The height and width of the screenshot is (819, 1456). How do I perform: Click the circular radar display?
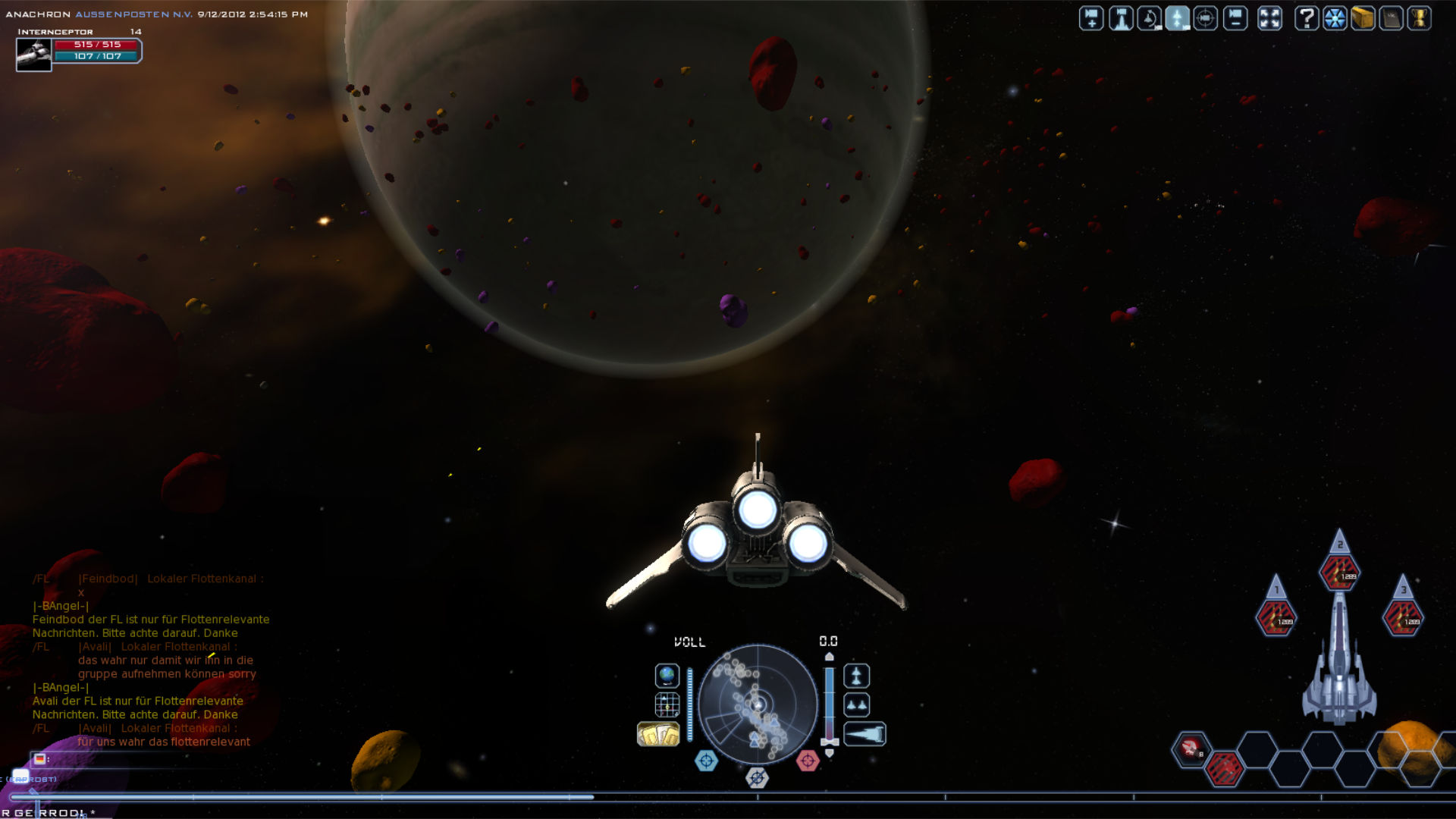[758, 704]
